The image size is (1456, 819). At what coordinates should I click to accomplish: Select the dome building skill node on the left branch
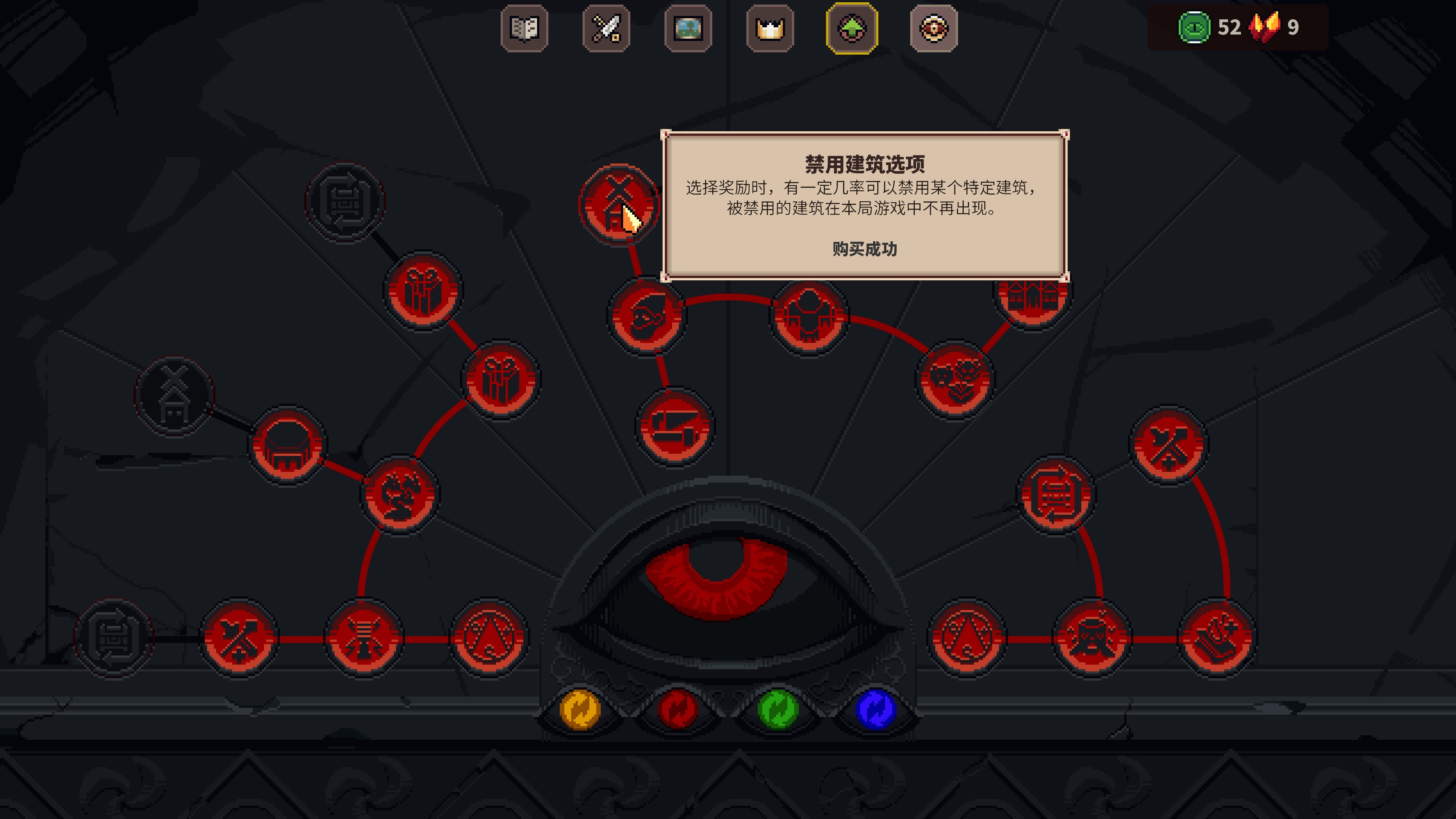[287, 446]
